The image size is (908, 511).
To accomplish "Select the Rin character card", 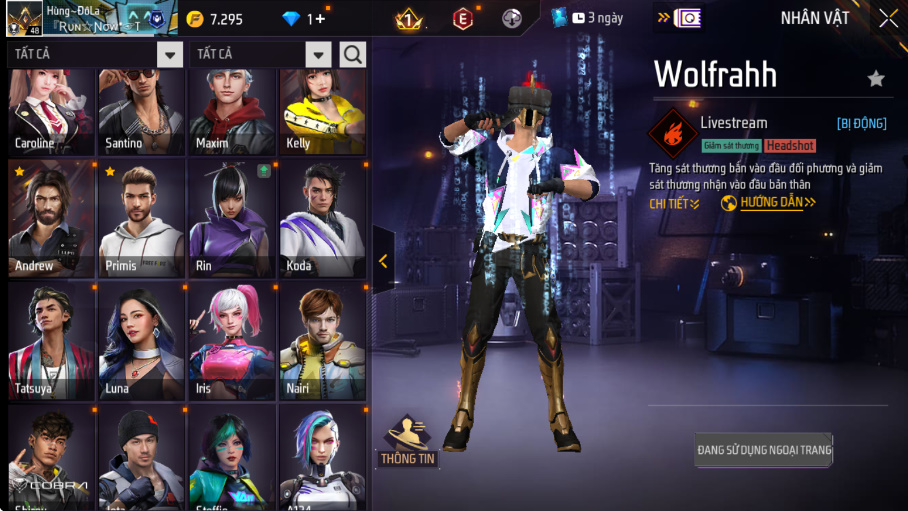I will 231,219.
